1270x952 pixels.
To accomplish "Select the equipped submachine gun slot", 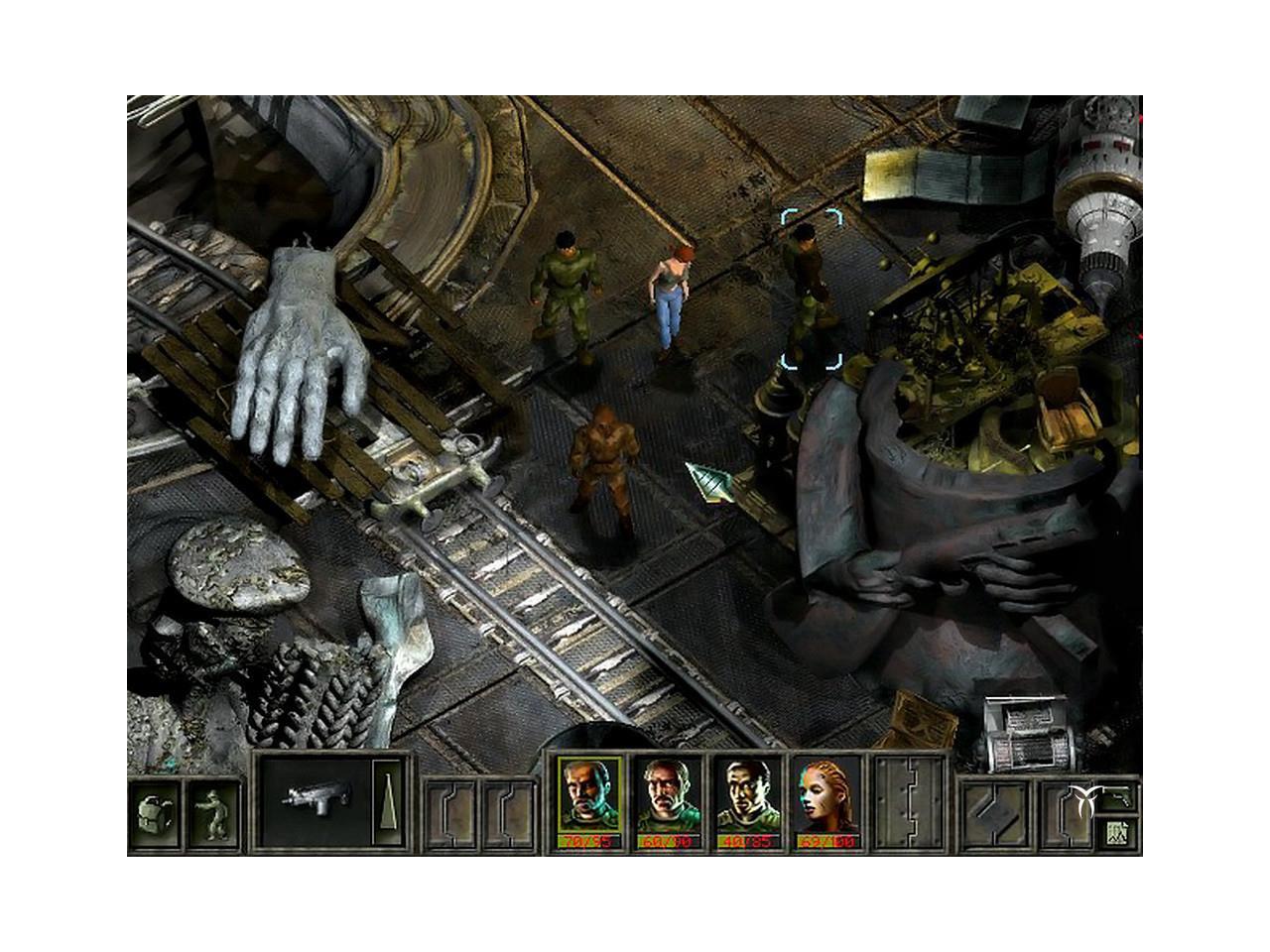I will click(x=312, y=802).
